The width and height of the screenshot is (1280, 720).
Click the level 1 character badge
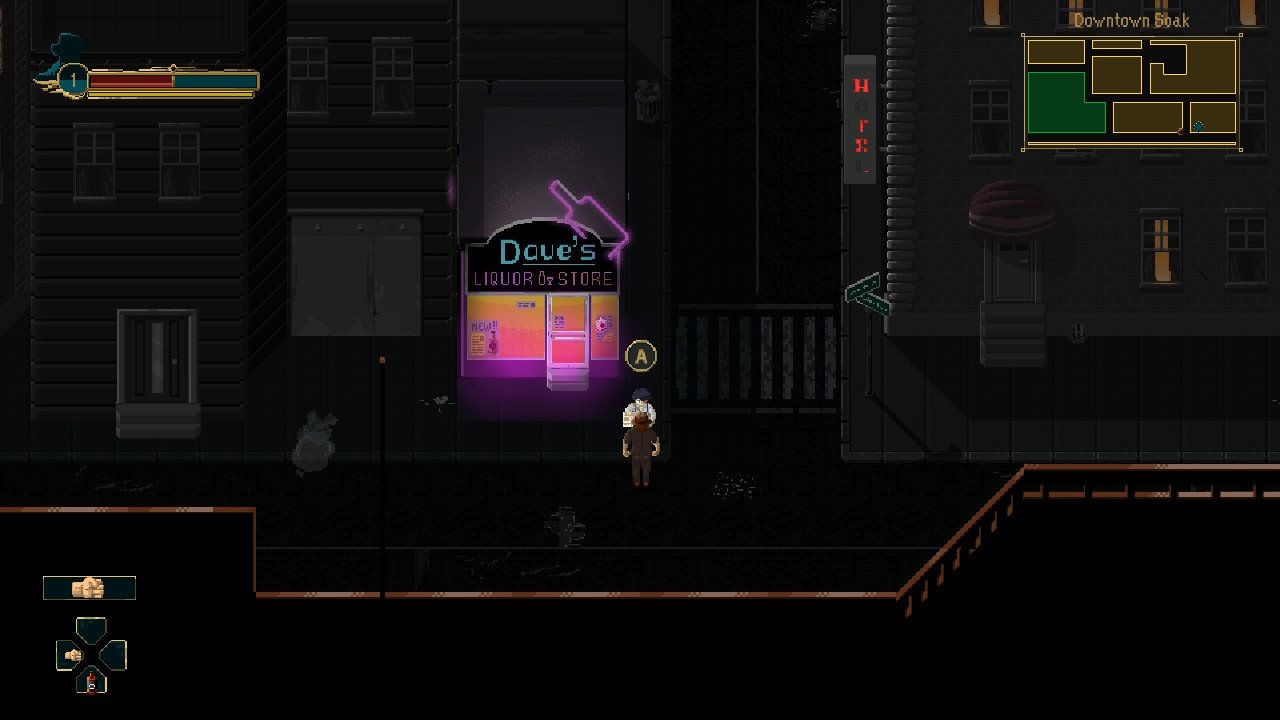pos(72,79)
